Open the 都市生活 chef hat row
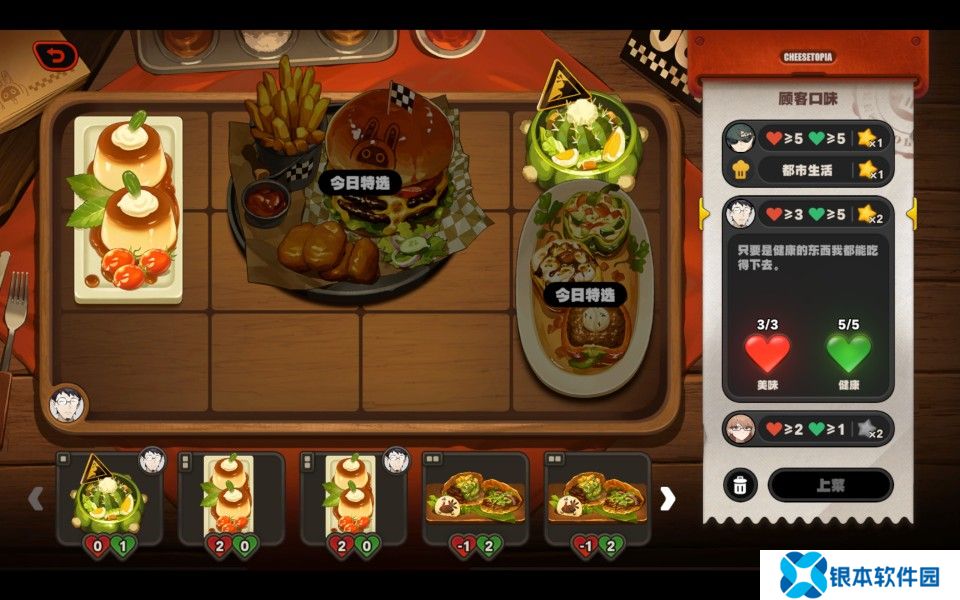The height and width of the screenshot is (600, 960). pos(806,171)
